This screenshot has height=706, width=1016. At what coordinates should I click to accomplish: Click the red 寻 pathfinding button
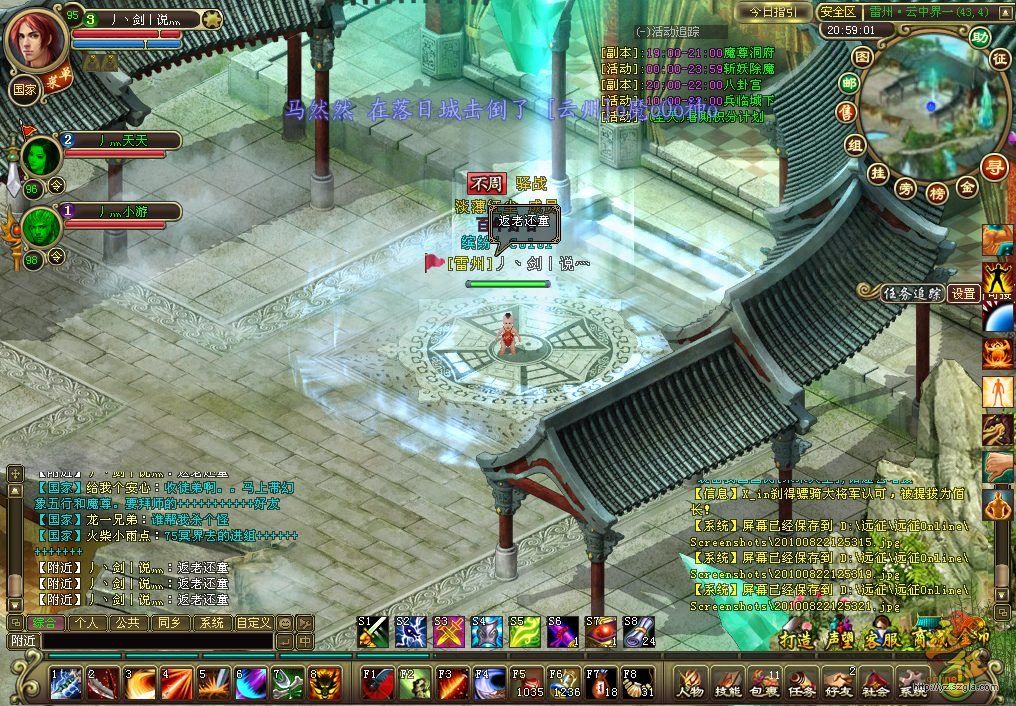[993, 166]
